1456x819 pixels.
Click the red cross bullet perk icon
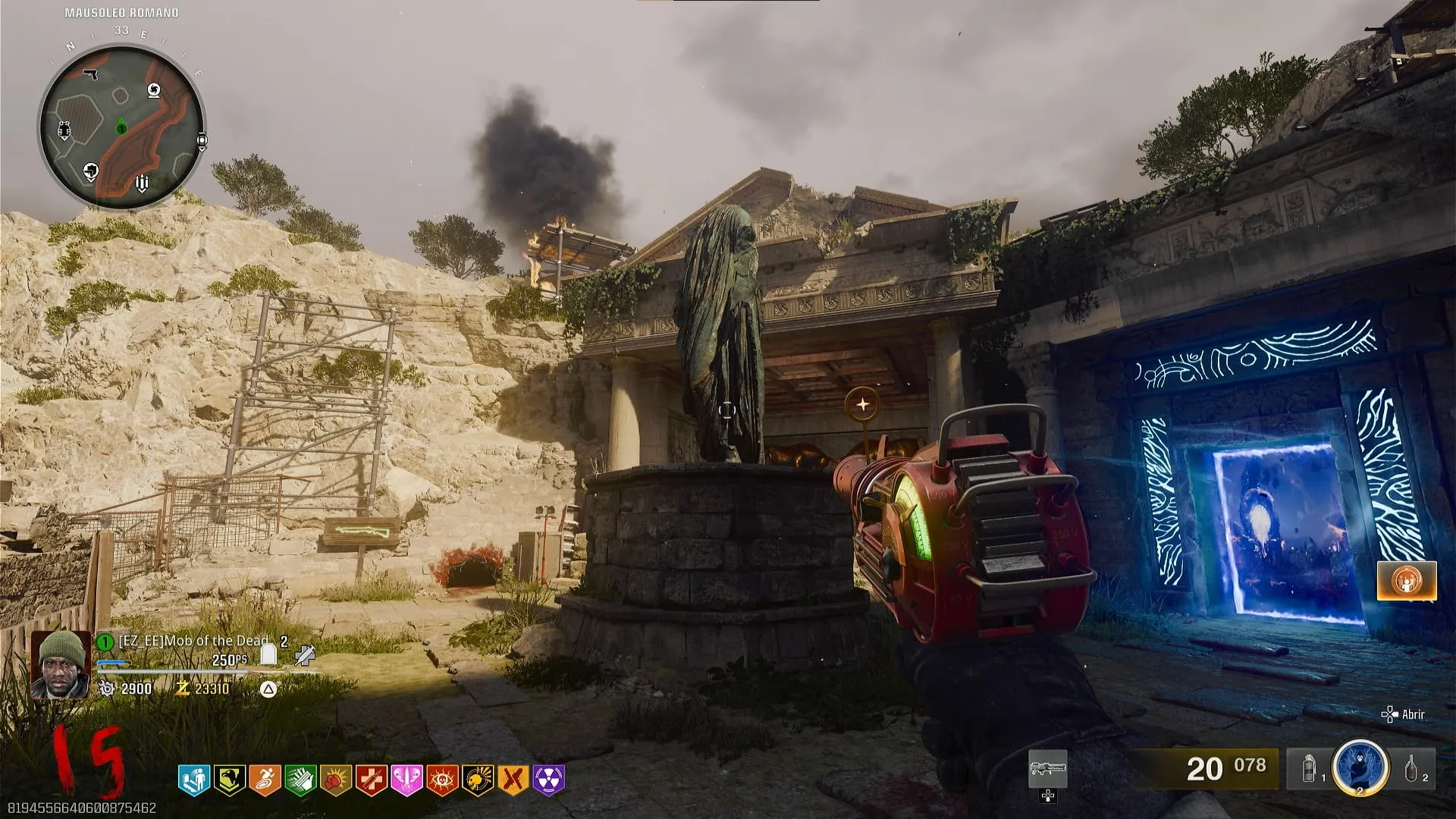[x=372, y=780]
